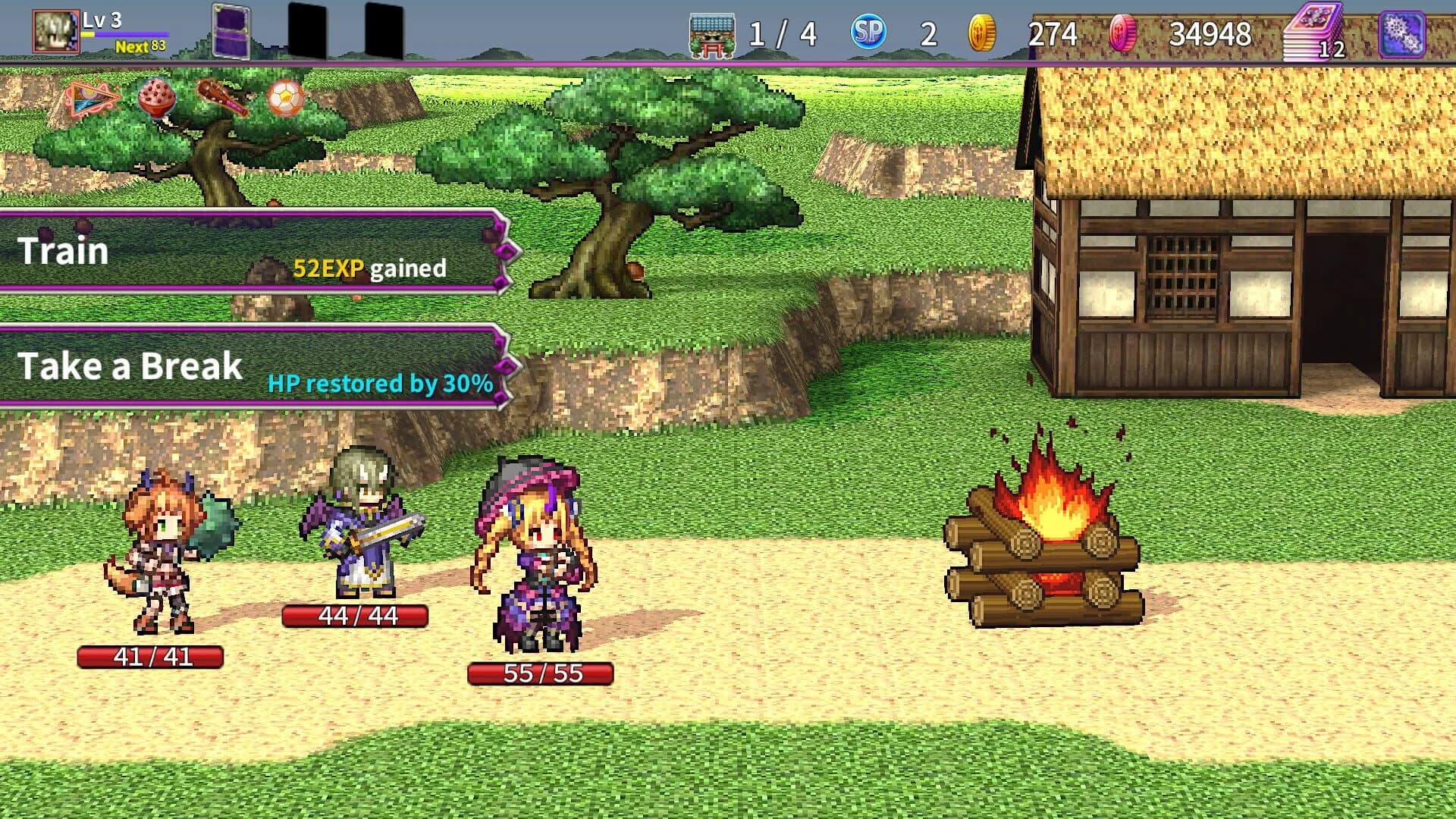The width and height of the screenshot is (1456, 819).
Task: Select the Train command
Action: pos(64,250)
